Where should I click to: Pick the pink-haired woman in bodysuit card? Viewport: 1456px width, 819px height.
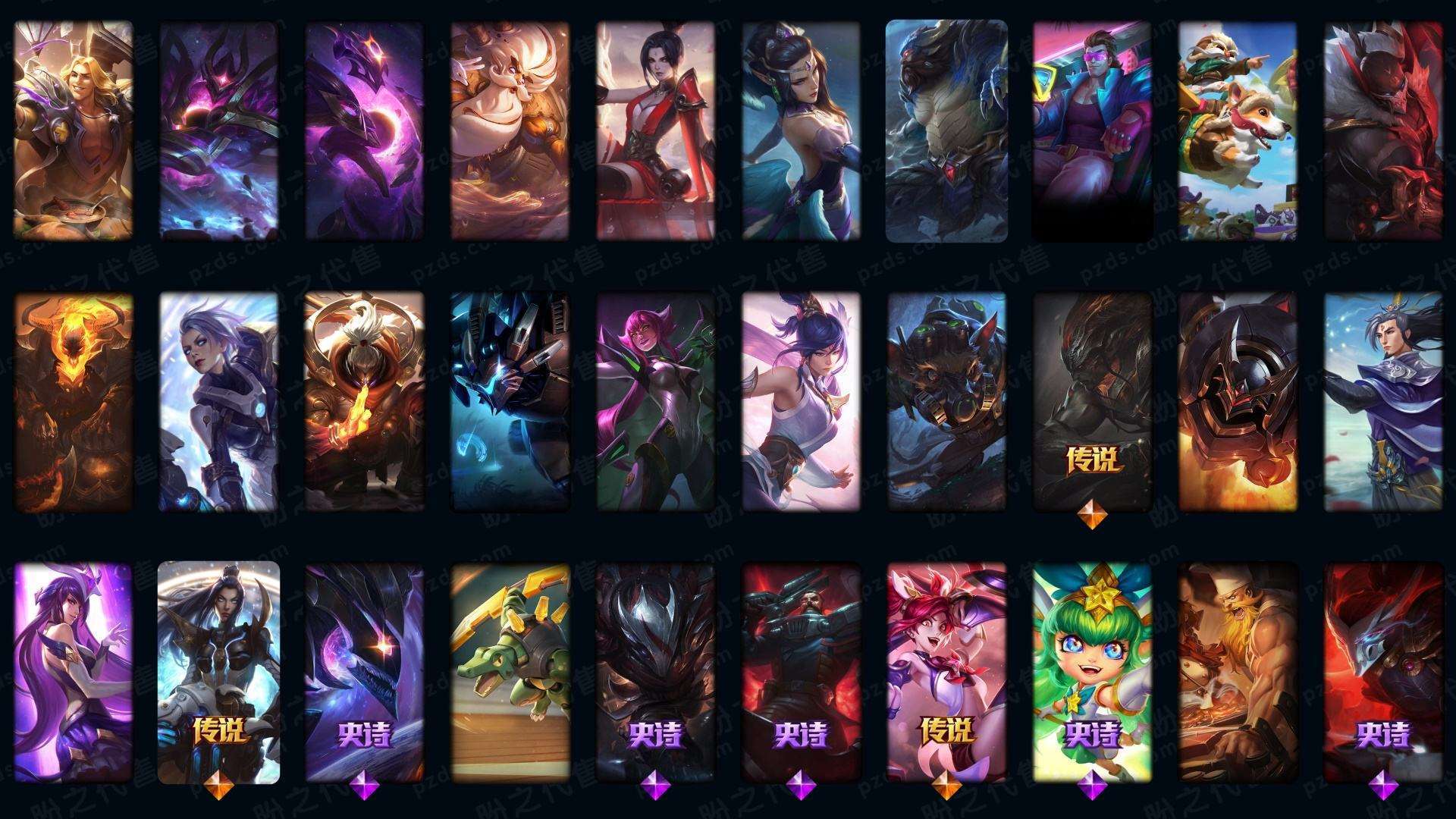[x=655, y=402]
